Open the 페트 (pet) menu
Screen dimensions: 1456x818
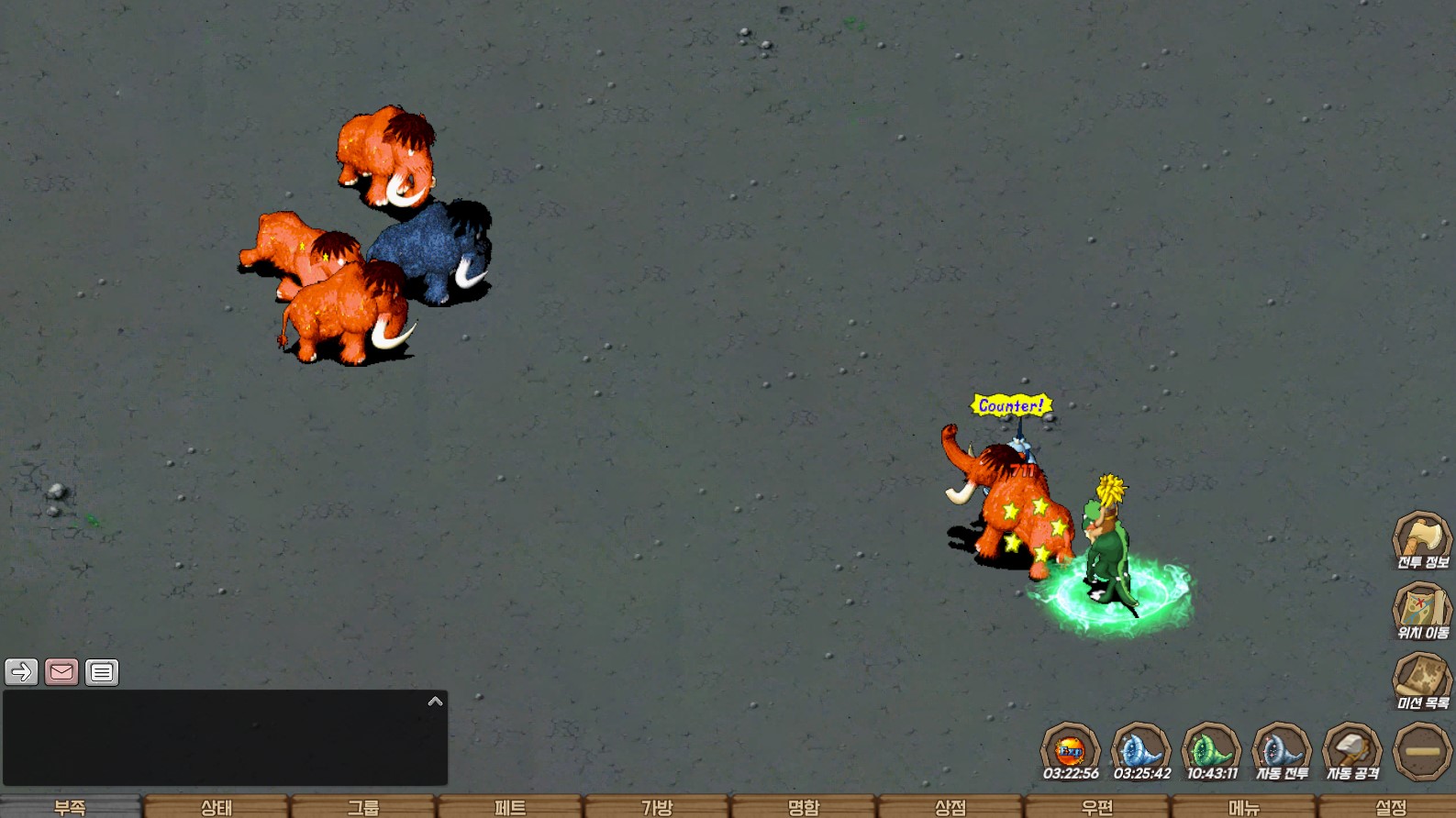click(x=510, y=807)
